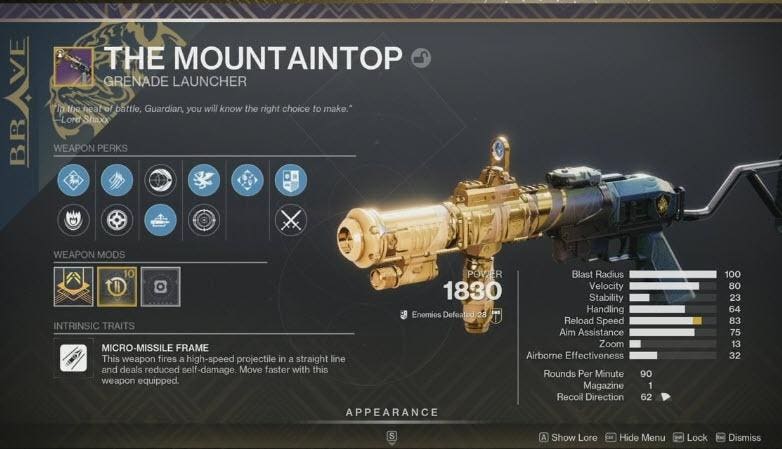This screenshot has height=449, width=782.
Task: Choose the dragon emblem weapon perk
Action: pyautogui.click(x=203, y=180)
